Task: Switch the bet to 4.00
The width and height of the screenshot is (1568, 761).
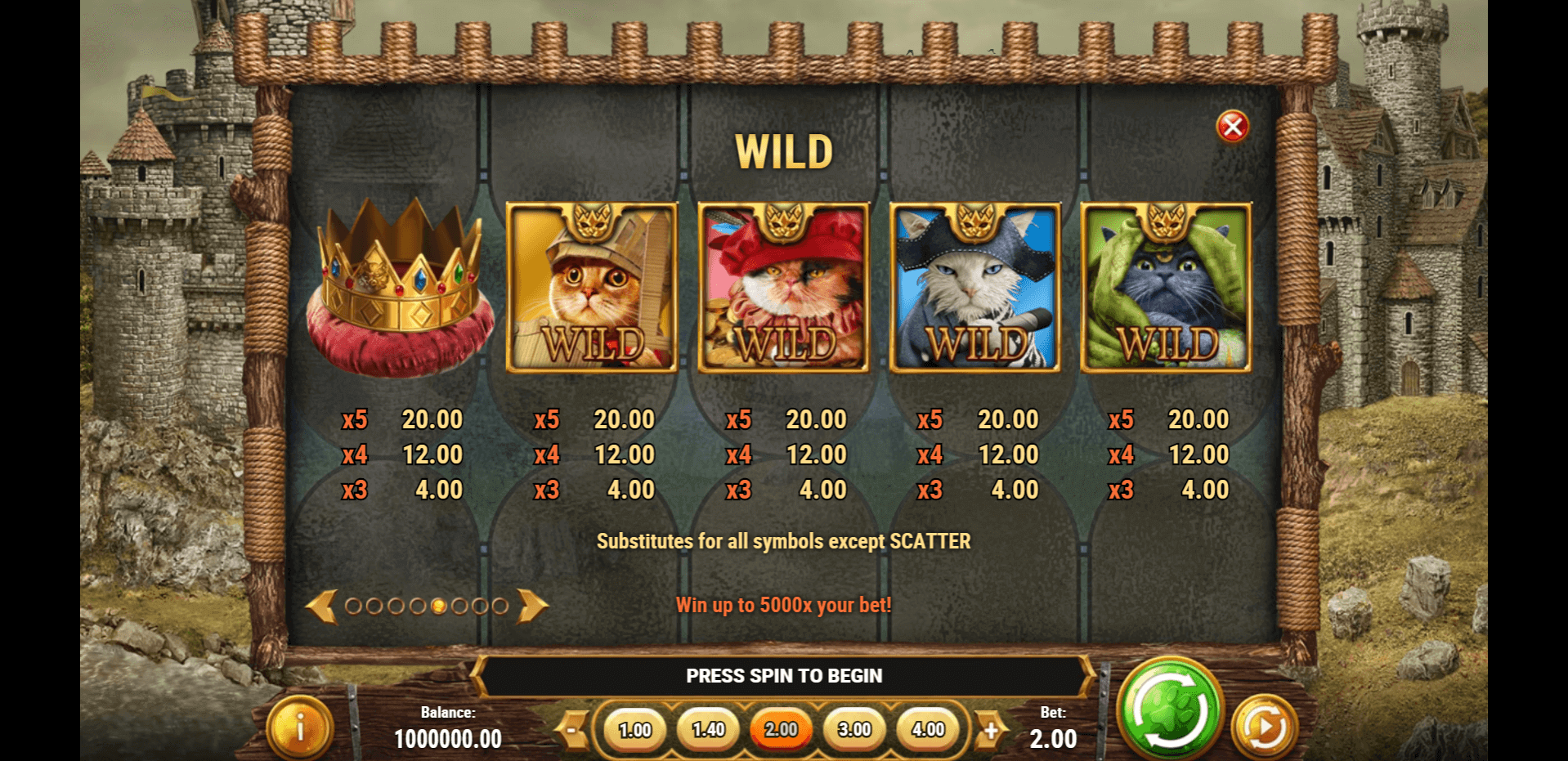Action: pos(928,729)
